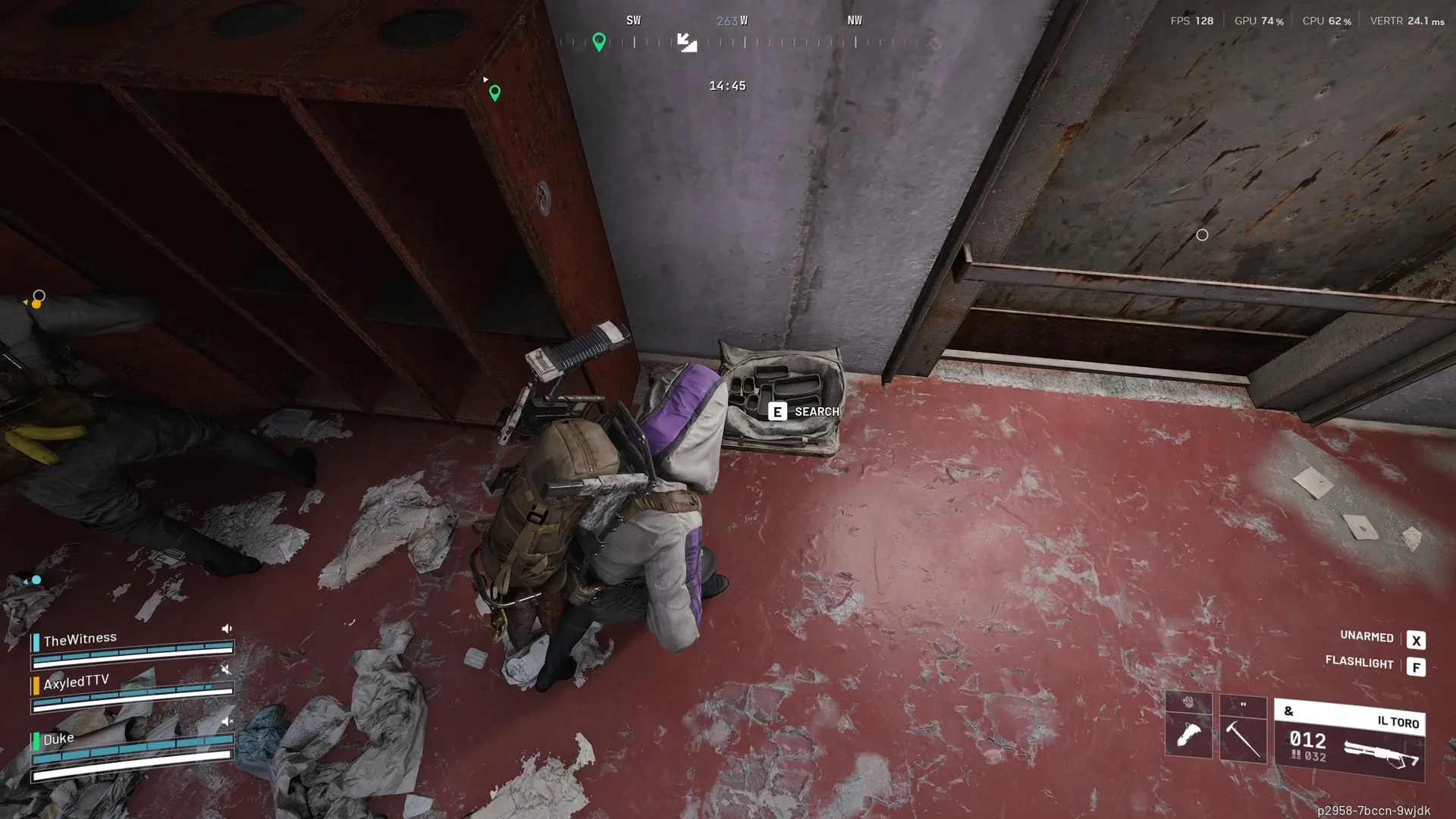This screenshot has height=819, width=1456.
Task: Click the white arrow marker on the compass
Action: (x=687, y=42)
